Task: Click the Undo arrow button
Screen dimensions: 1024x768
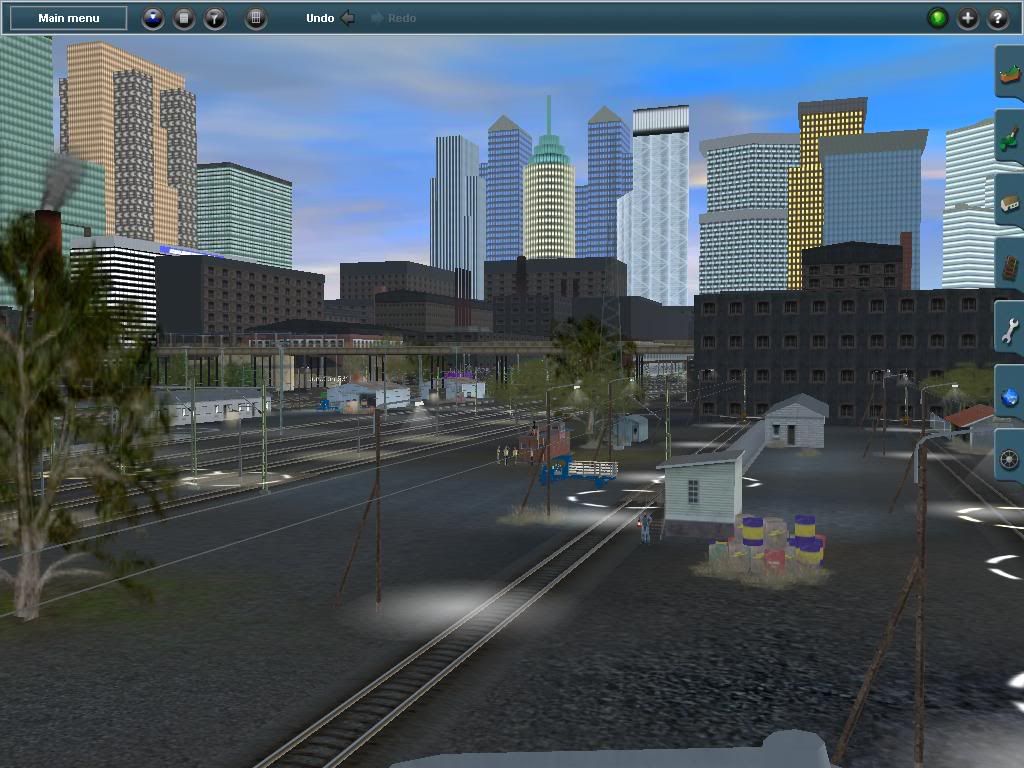Action: tap(346, 18)
